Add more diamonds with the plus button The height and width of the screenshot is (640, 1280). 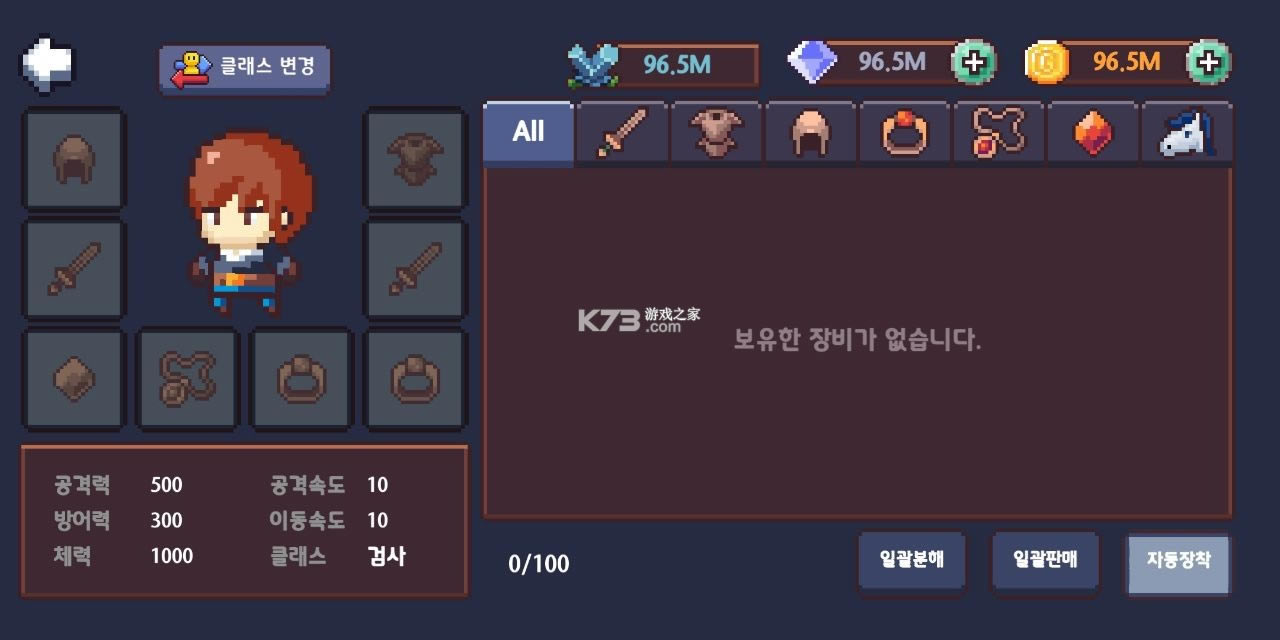click(973, 63)
